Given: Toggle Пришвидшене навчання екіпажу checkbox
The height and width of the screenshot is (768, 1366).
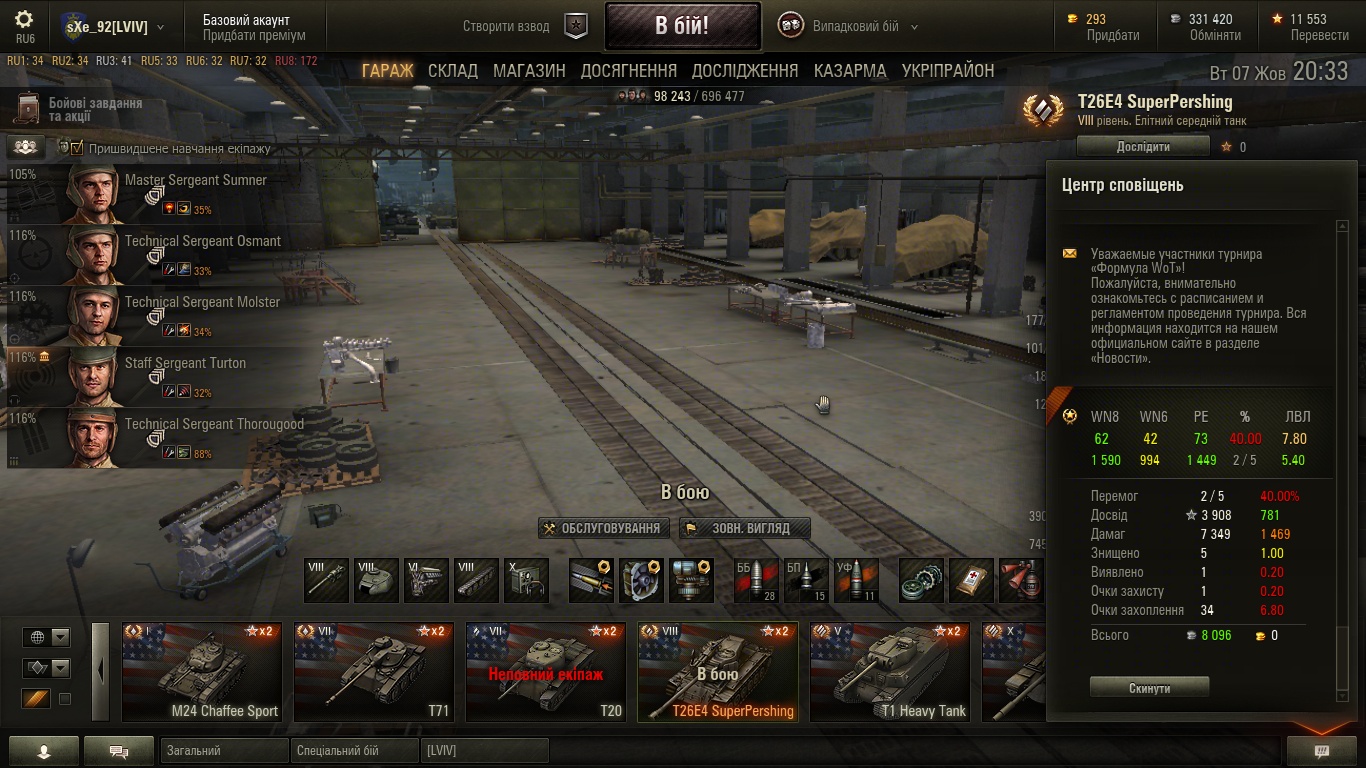Looking at the screenshot, I should tap(77, 148).
